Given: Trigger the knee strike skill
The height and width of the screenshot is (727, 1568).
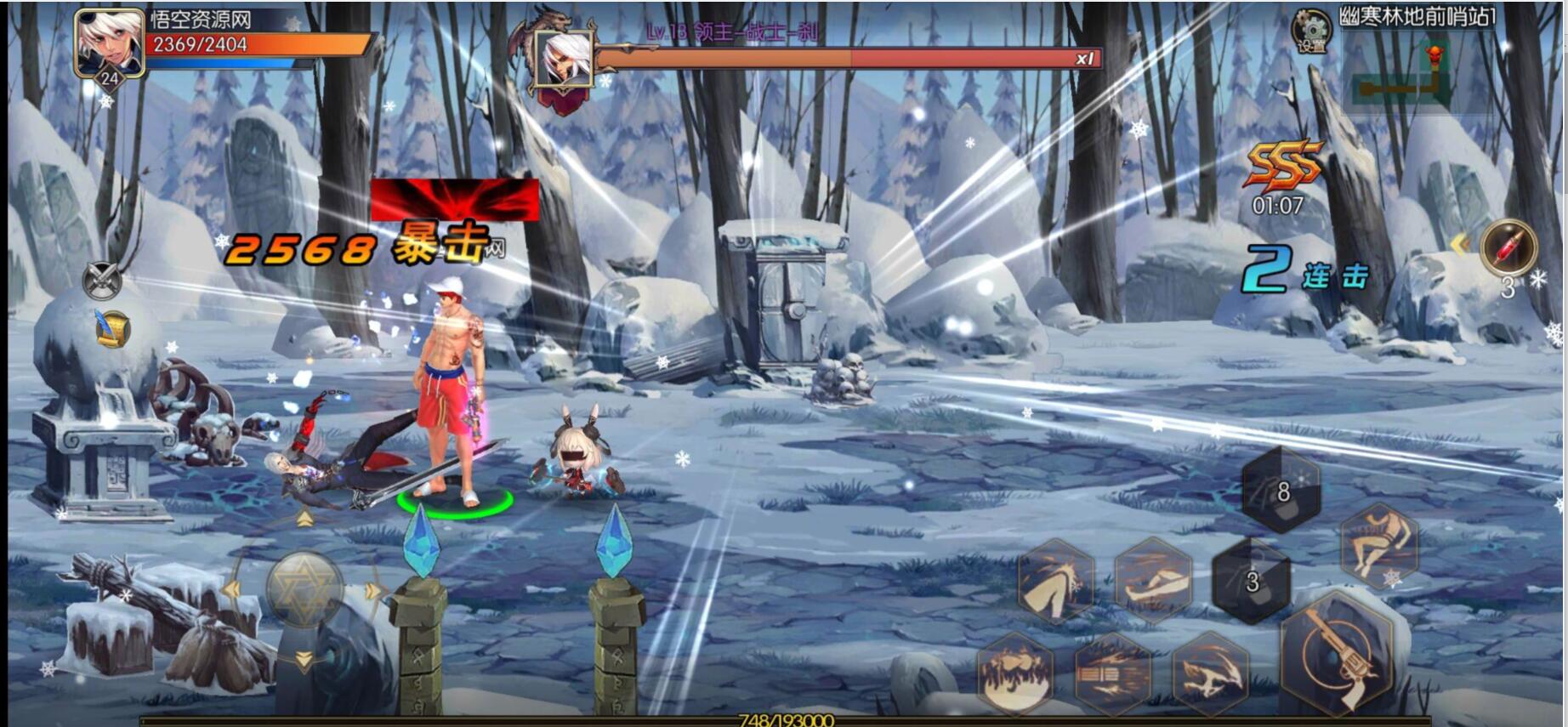Looking at the screenshot, I should 1055,582.
